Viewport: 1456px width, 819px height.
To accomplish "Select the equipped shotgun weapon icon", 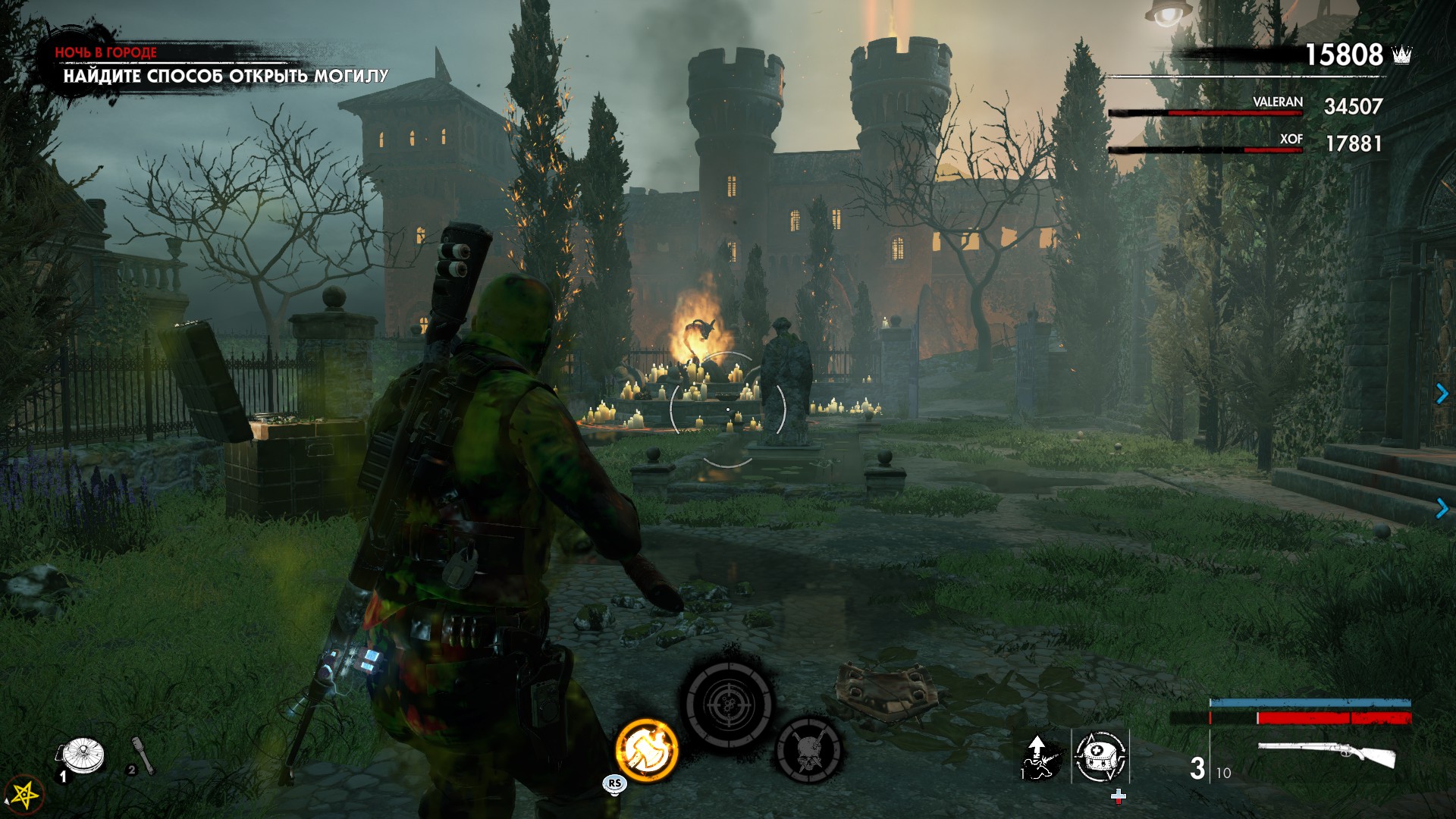I will pos(1327,755).
